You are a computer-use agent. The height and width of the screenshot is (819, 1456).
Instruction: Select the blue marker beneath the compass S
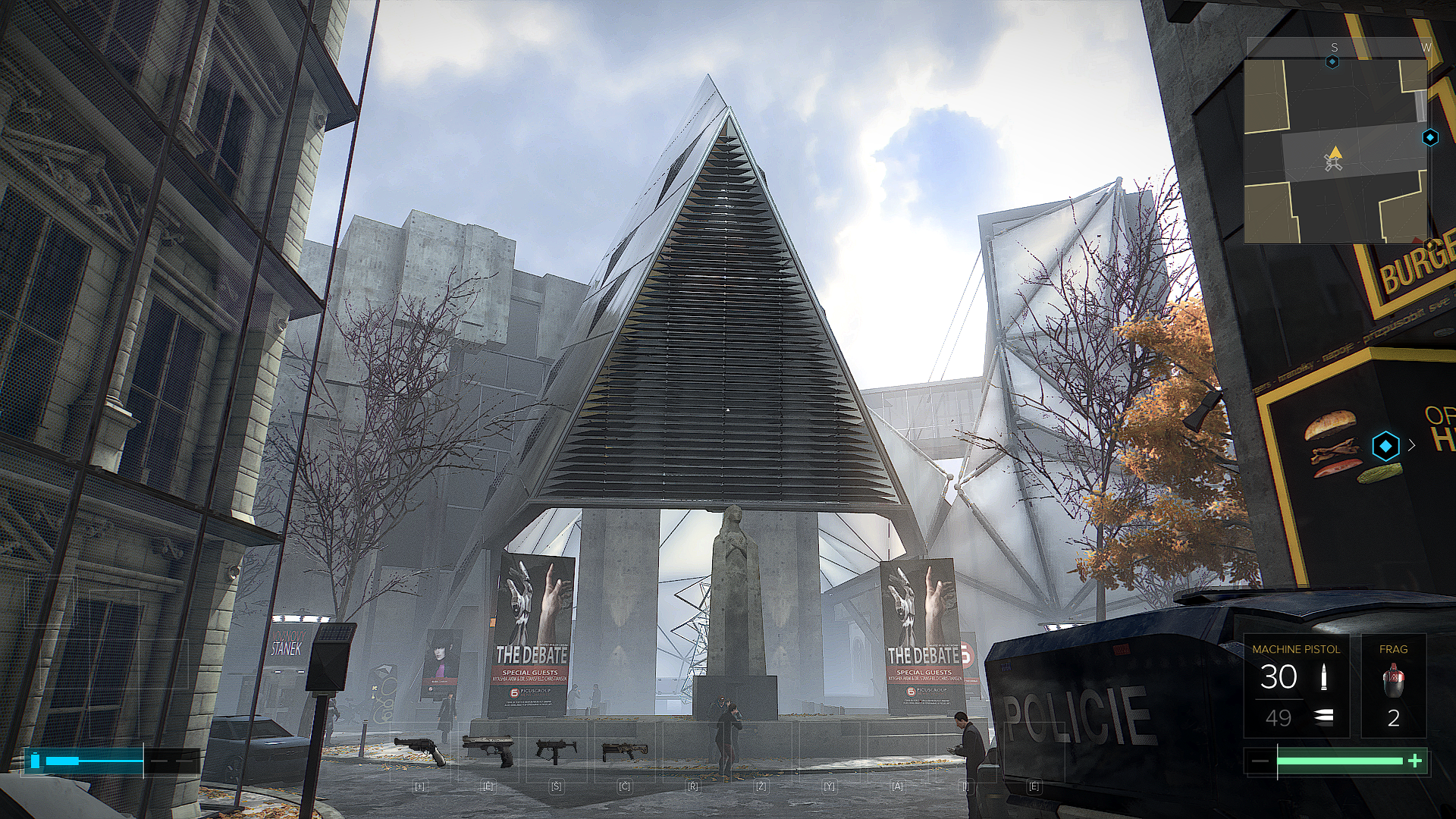(1332, 62)
